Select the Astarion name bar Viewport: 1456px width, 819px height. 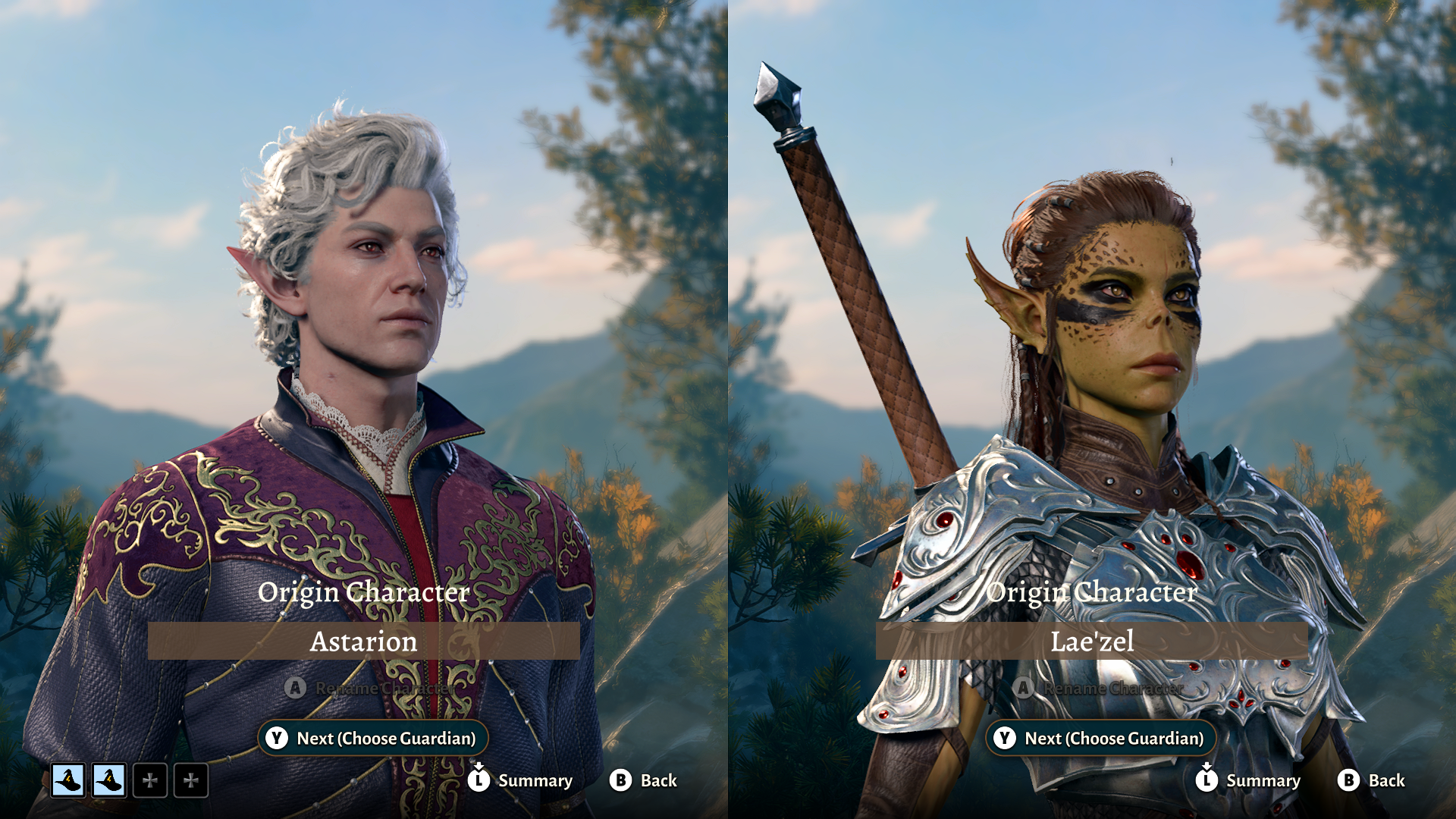[364, 642]
